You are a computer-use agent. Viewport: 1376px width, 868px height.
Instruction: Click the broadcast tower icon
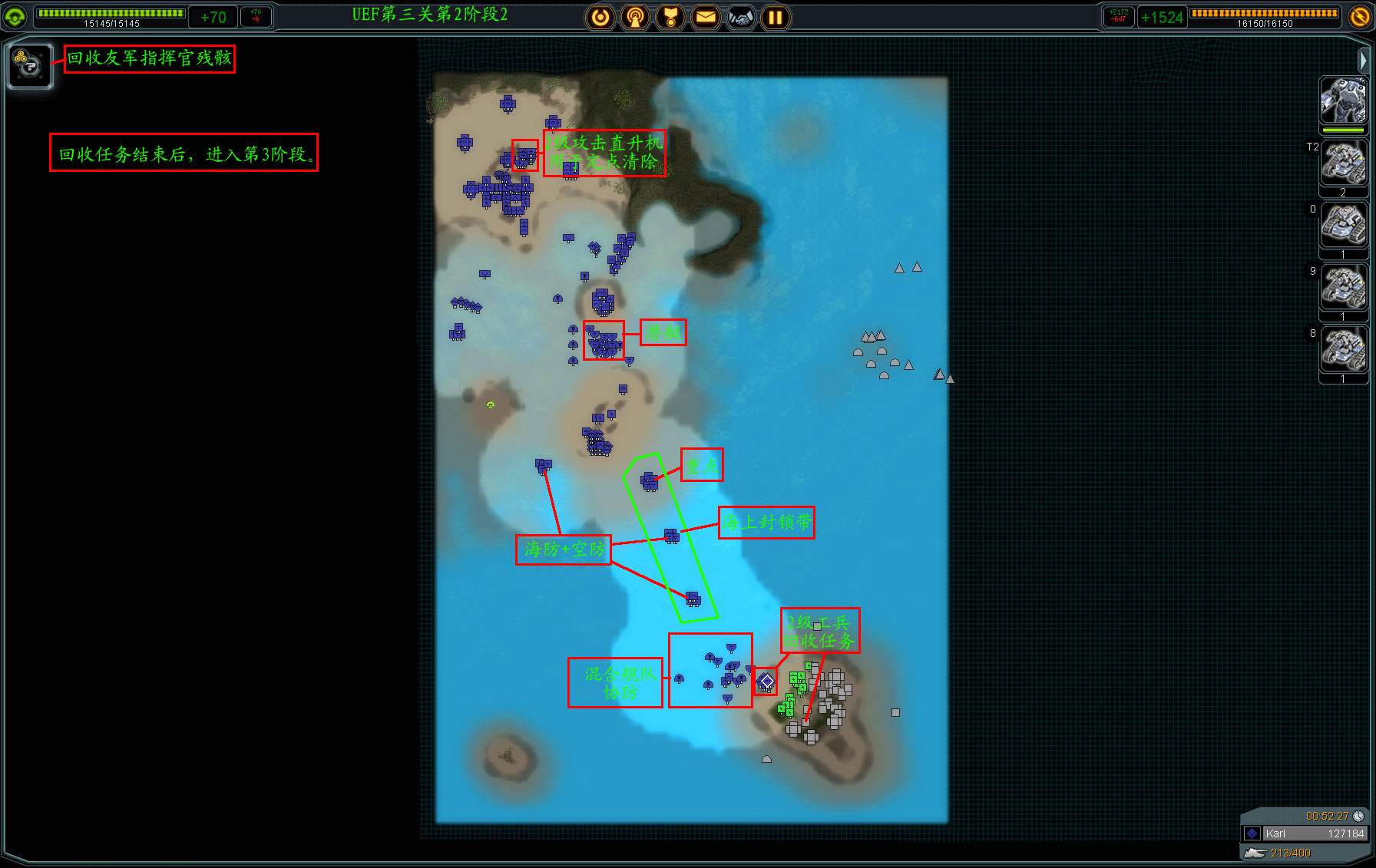coord(635,17)
